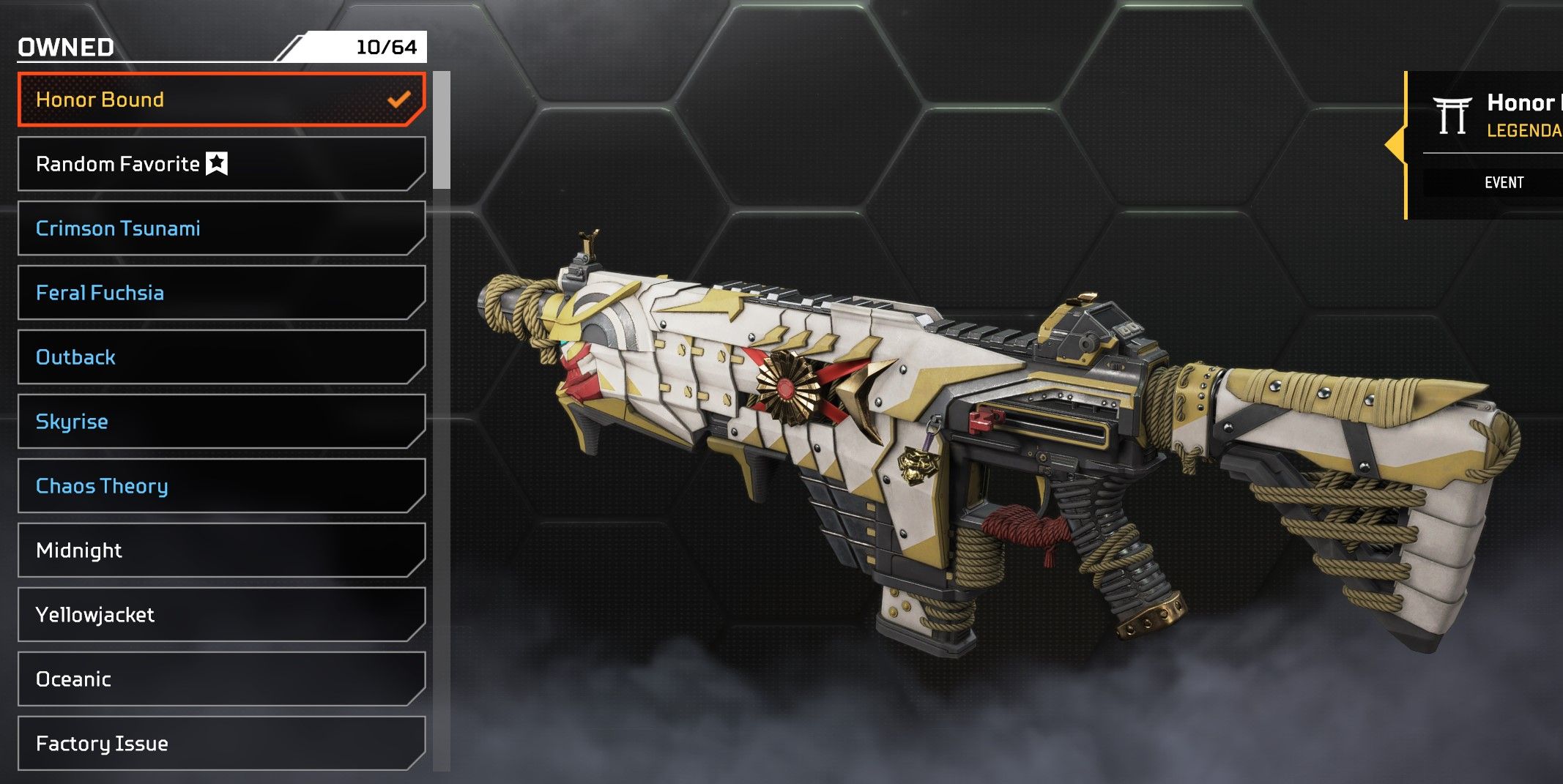Pick the Factory Issue skin
This screenshot has height=784, width=1563.
[x=220, y=744]
